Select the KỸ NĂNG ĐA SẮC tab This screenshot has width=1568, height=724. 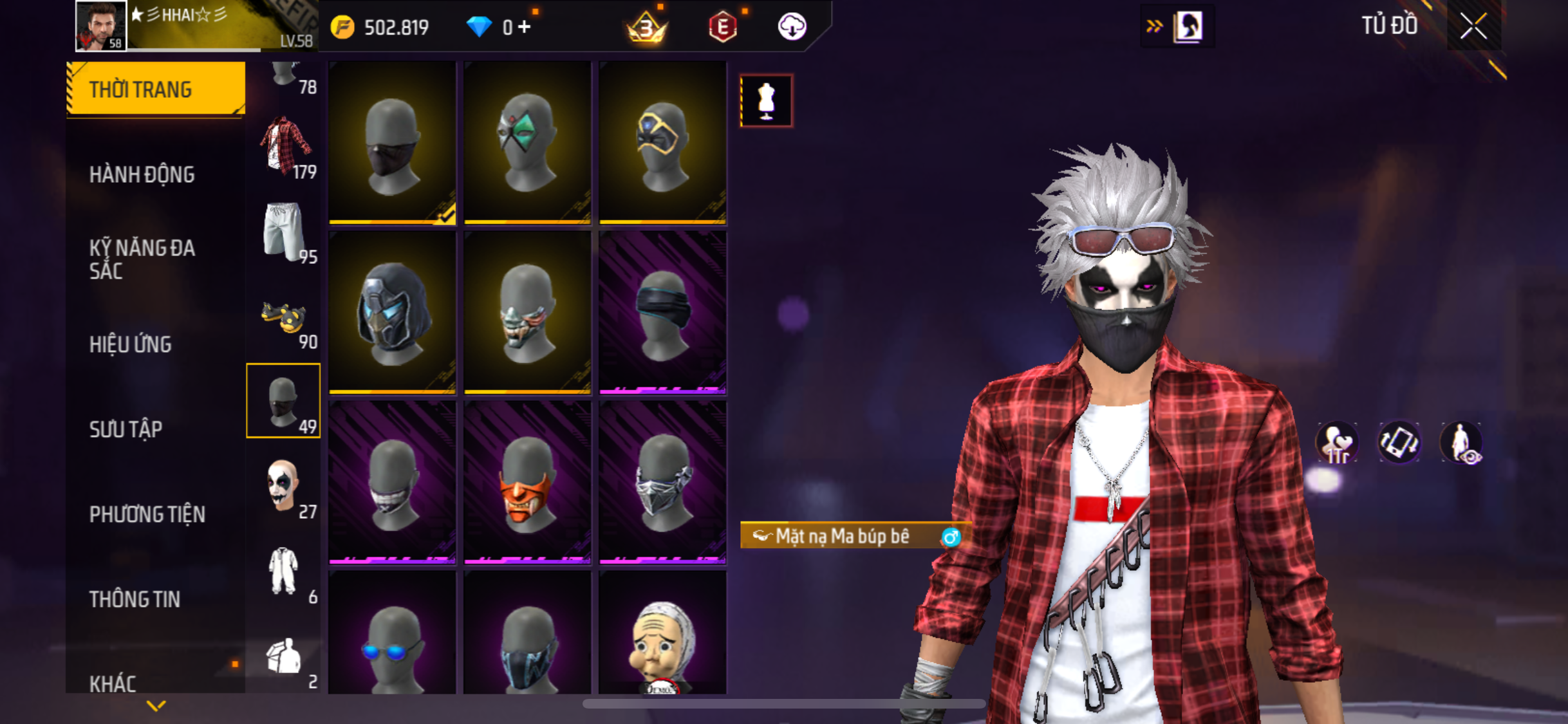[142, 259]
